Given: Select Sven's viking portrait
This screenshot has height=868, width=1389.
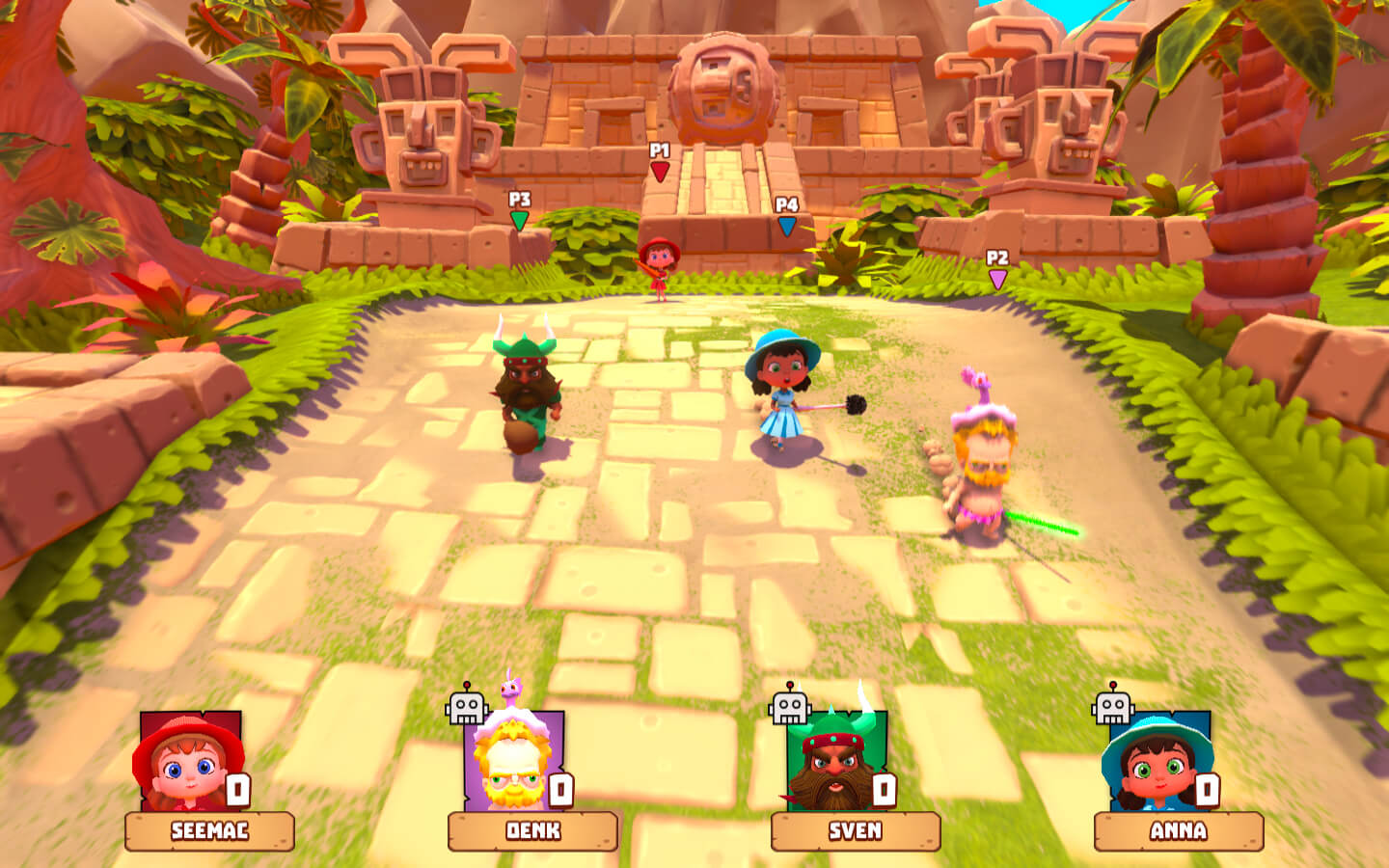Looking at the screenshot, I should (x=834, y=763).
